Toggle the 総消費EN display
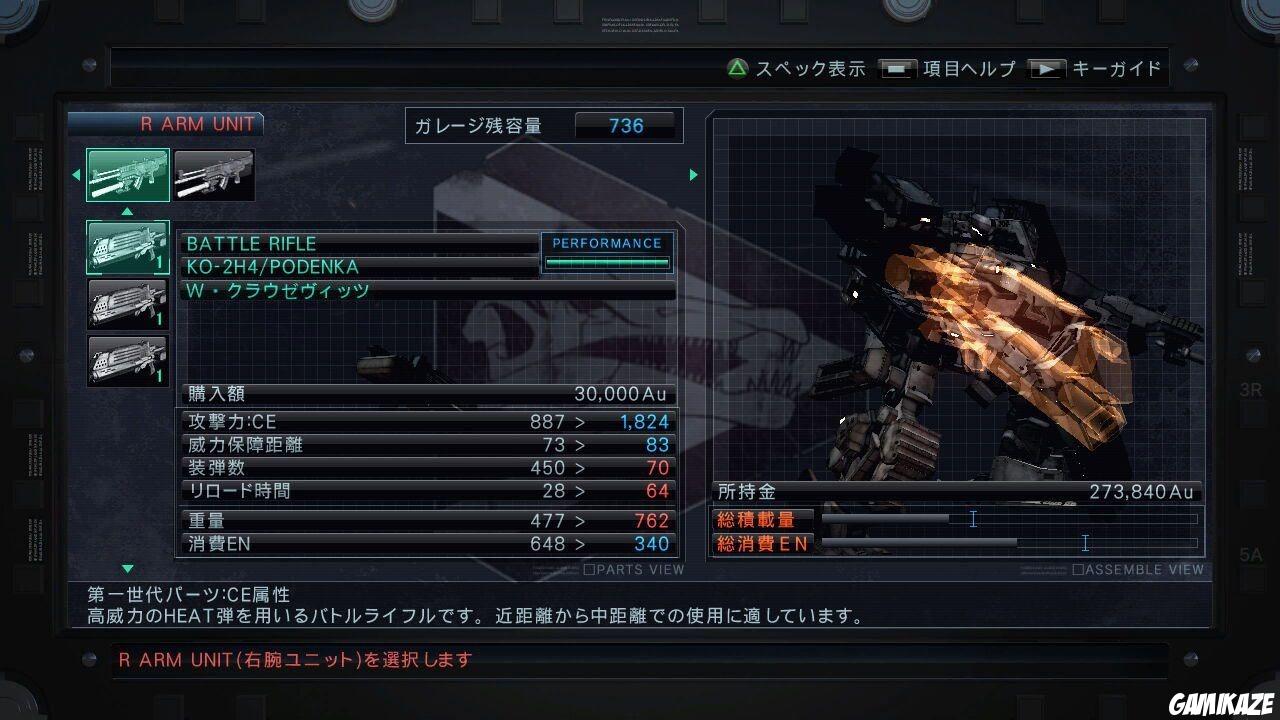The image size is (1280, 720). (x=765, y=543)
